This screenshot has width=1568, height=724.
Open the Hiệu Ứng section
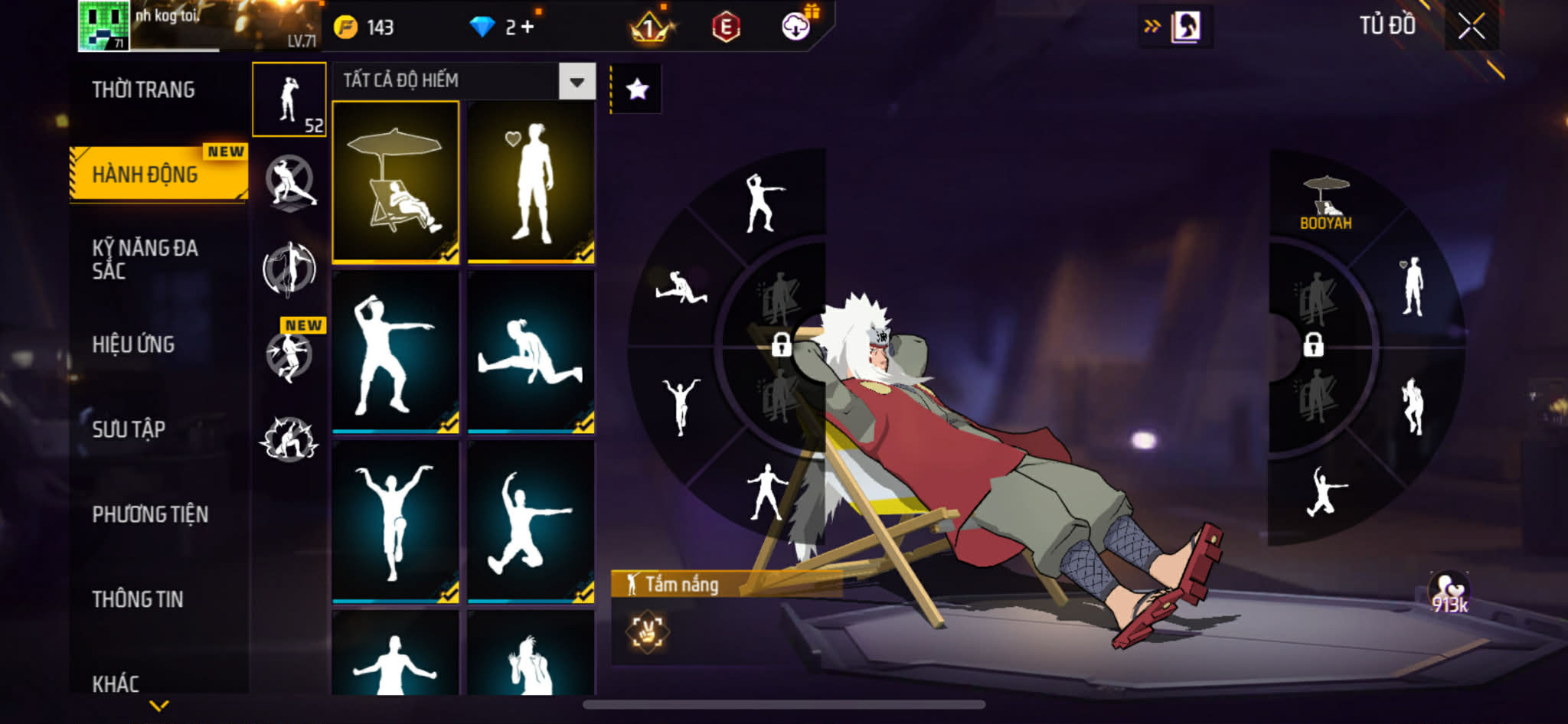133,344
